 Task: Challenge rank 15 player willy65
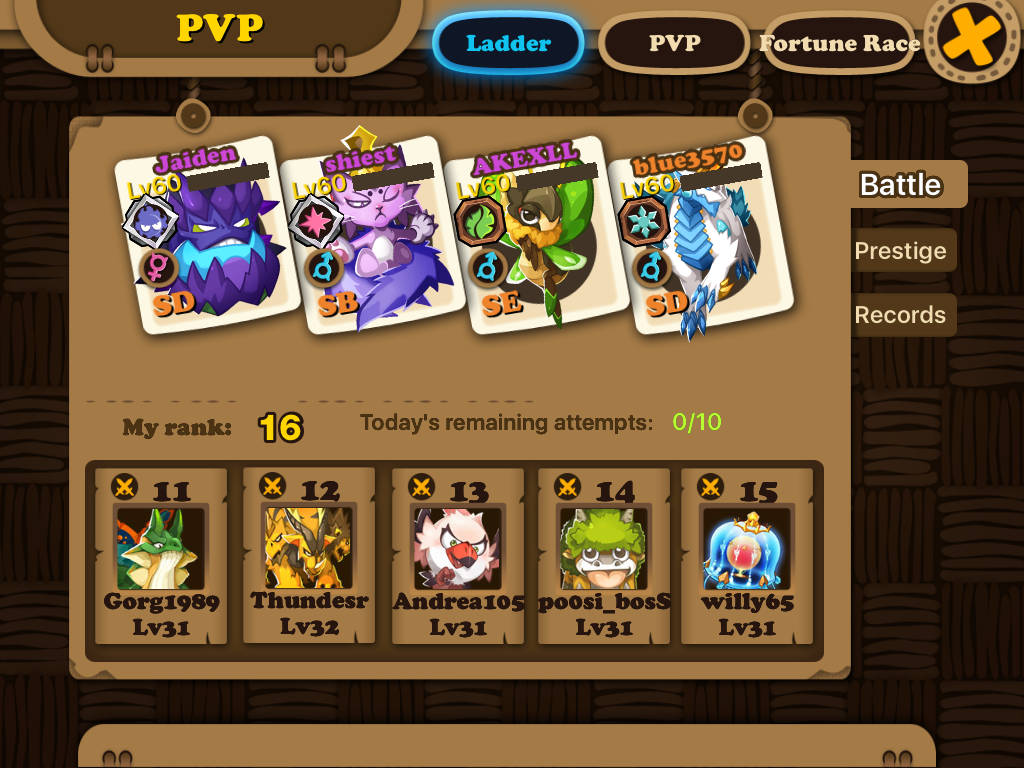point(747,556)
